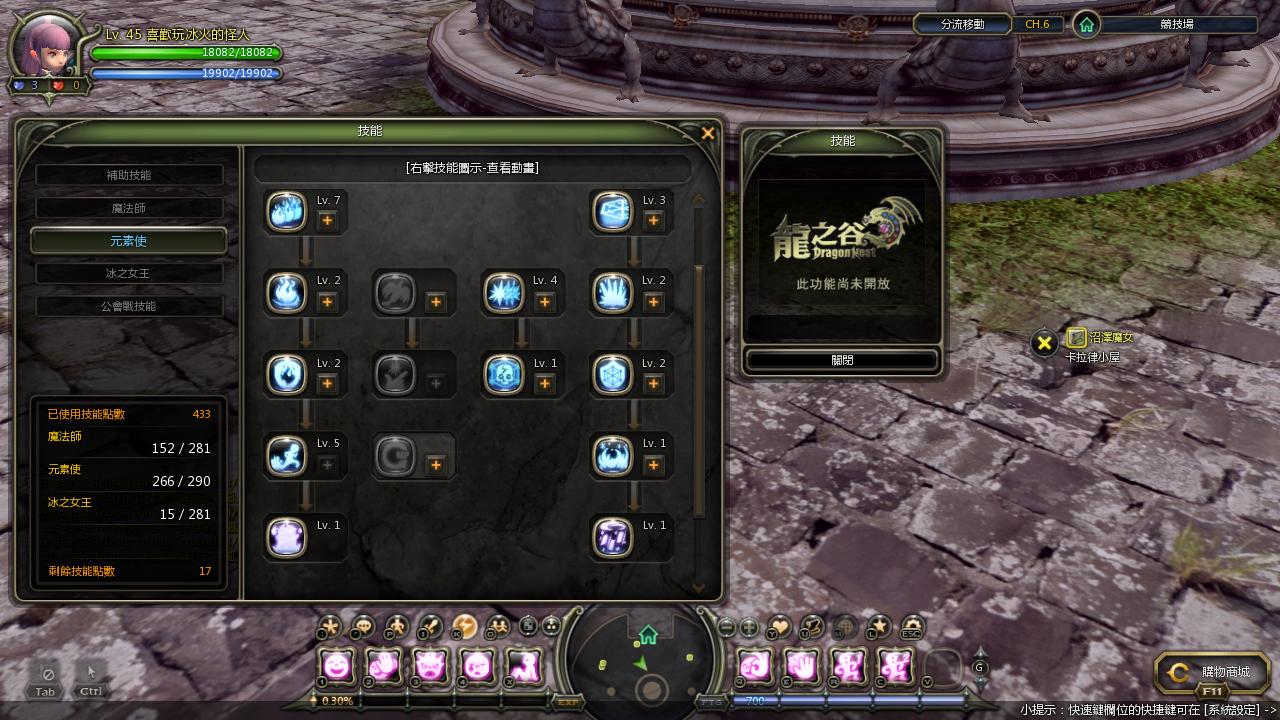Select the frozen skull skill icon
Viewport: 1280px width, 720px height.
[503, 374]
